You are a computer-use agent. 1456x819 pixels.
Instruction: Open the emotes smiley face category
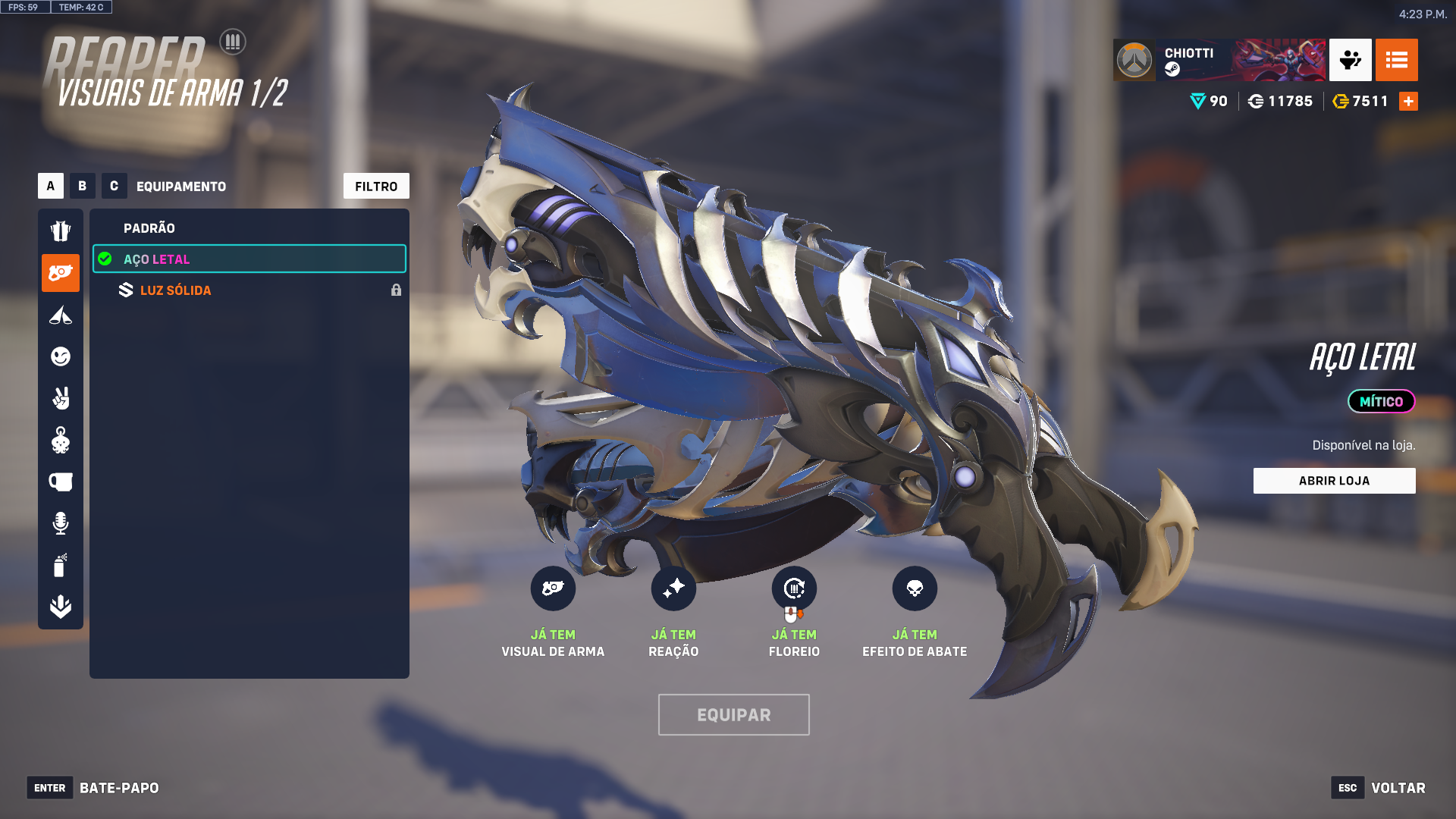61,356
